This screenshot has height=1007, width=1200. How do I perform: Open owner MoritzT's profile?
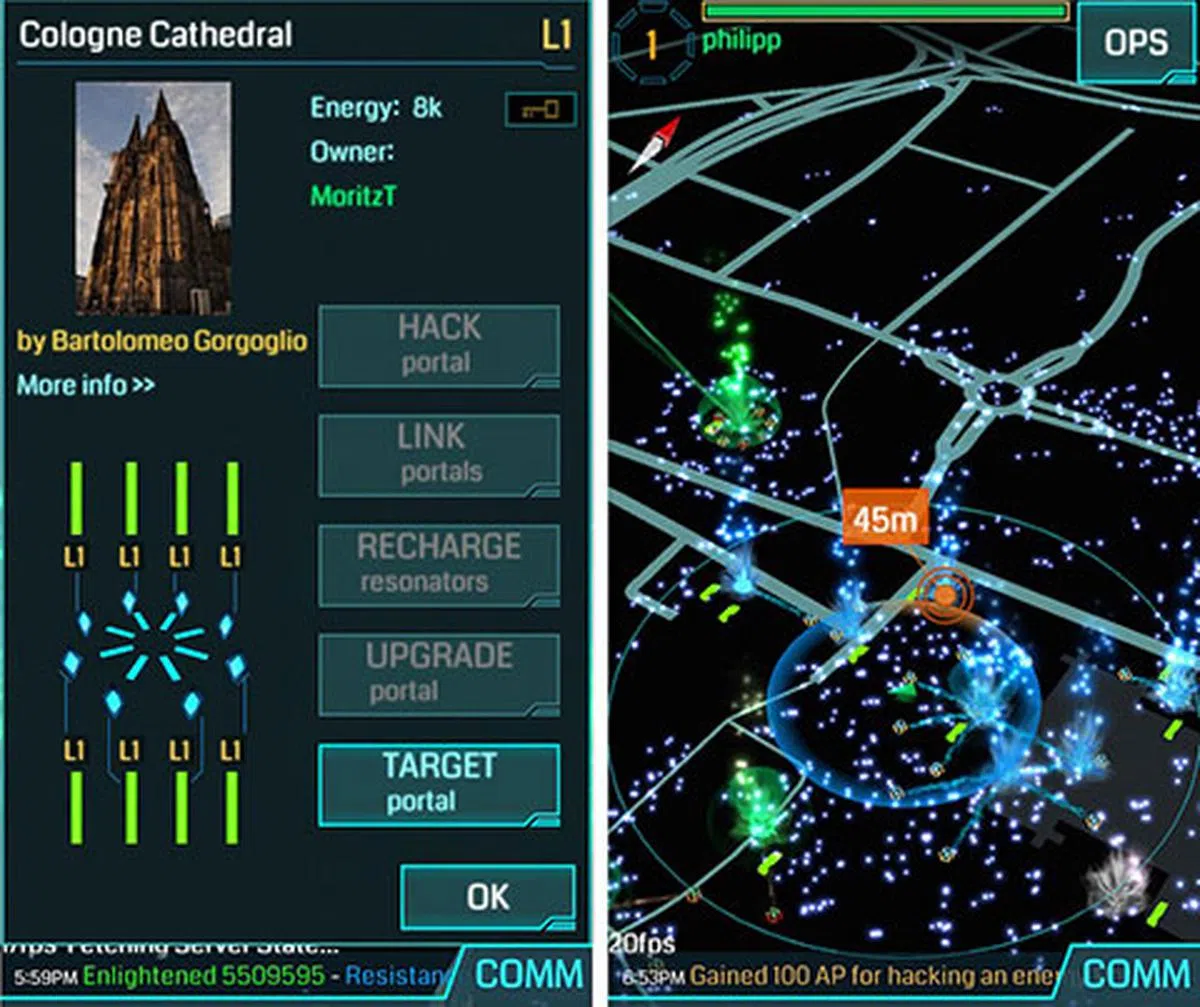point(353,196)
